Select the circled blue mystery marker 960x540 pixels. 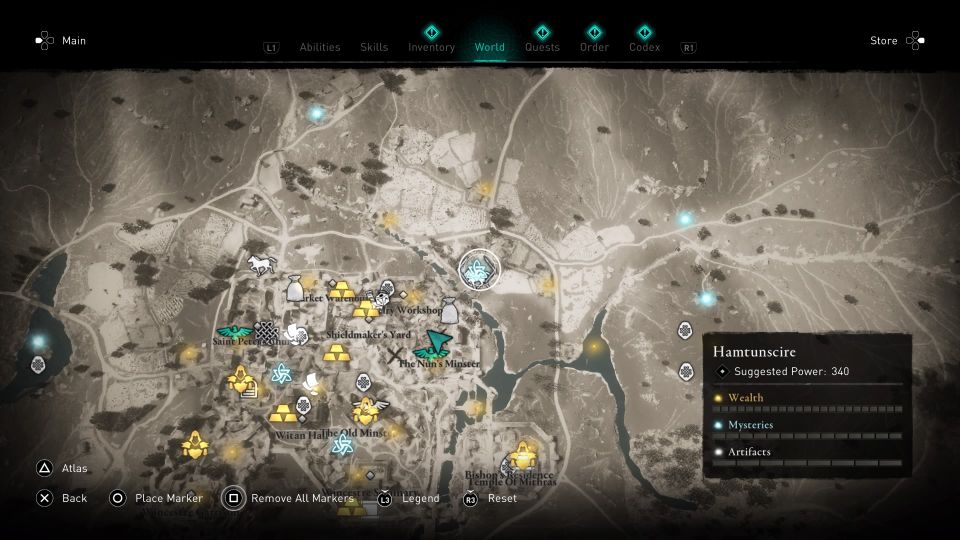(479, 267)
